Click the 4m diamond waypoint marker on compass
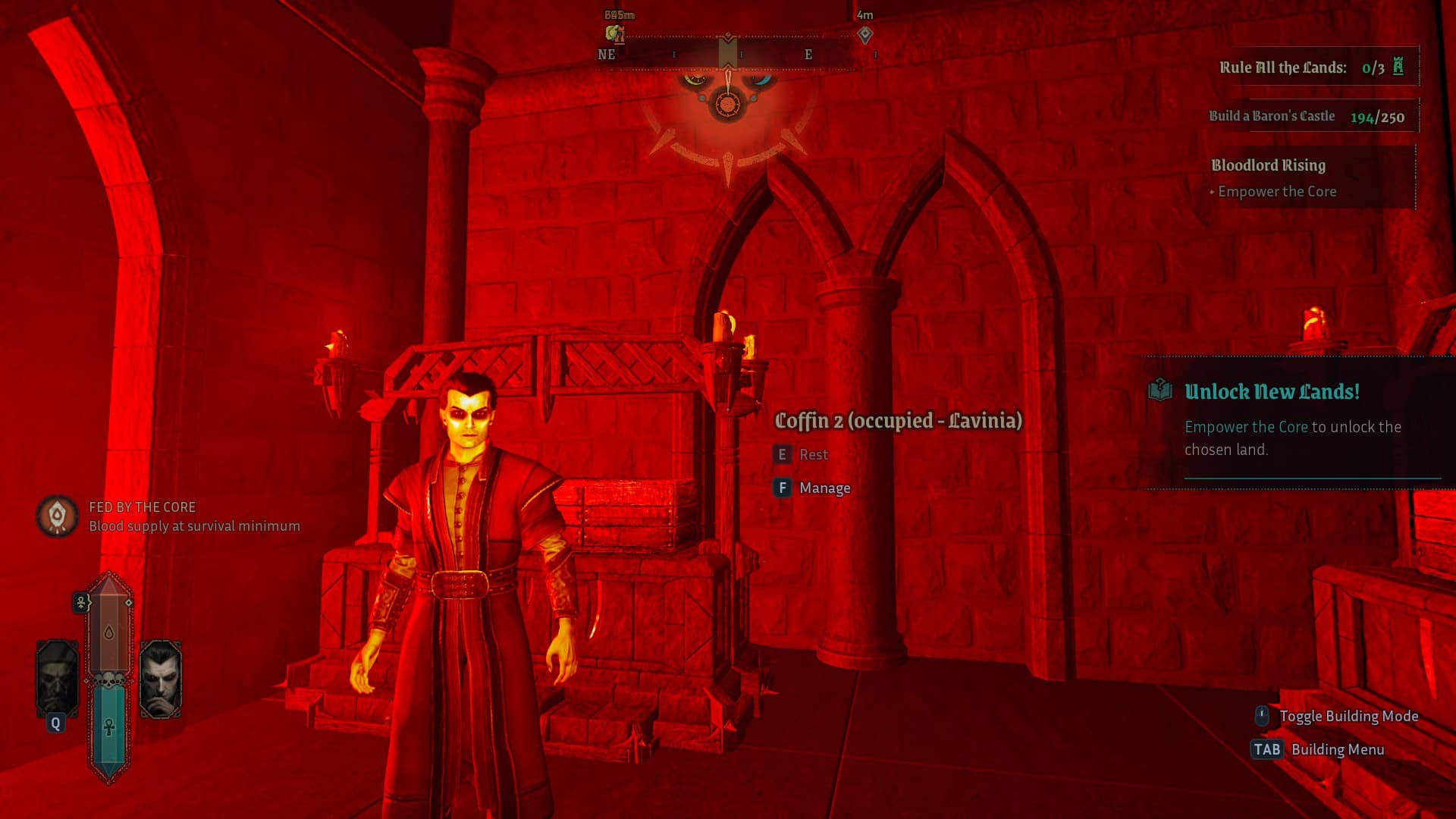The height and width of the screenshot is (819, 1456). 864,35
